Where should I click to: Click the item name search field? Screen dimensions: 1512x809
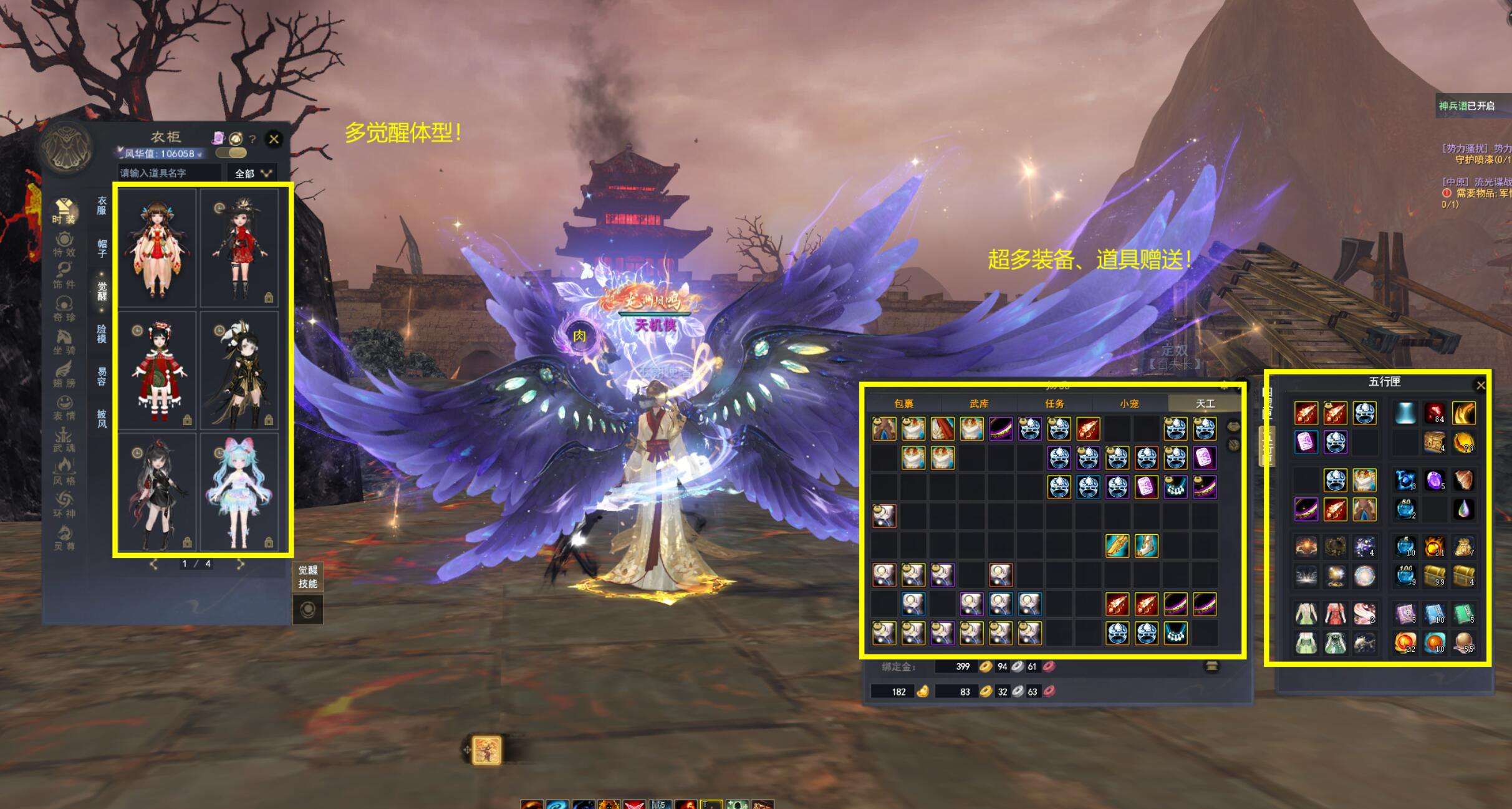[x=169, y=173]
